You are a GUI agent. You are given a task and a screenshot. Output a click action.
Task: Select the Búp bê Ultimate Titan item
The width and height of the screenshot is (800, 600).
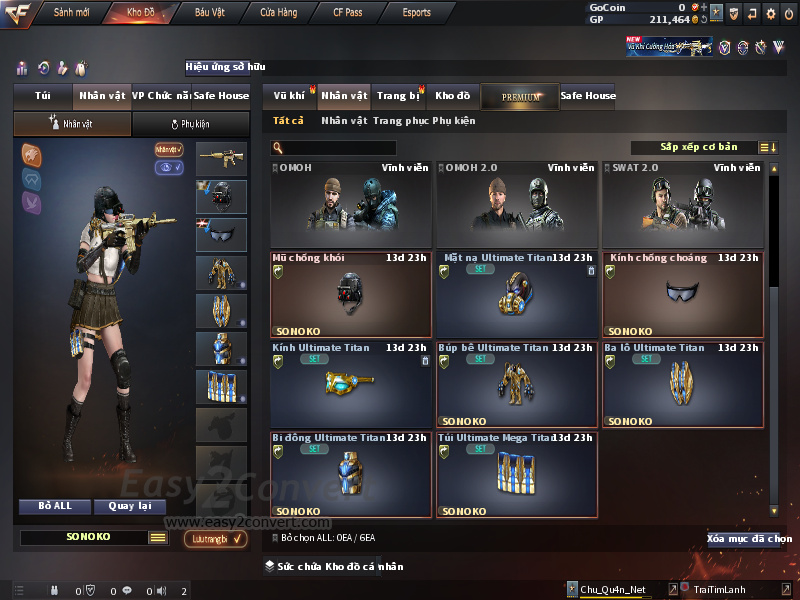517,384
